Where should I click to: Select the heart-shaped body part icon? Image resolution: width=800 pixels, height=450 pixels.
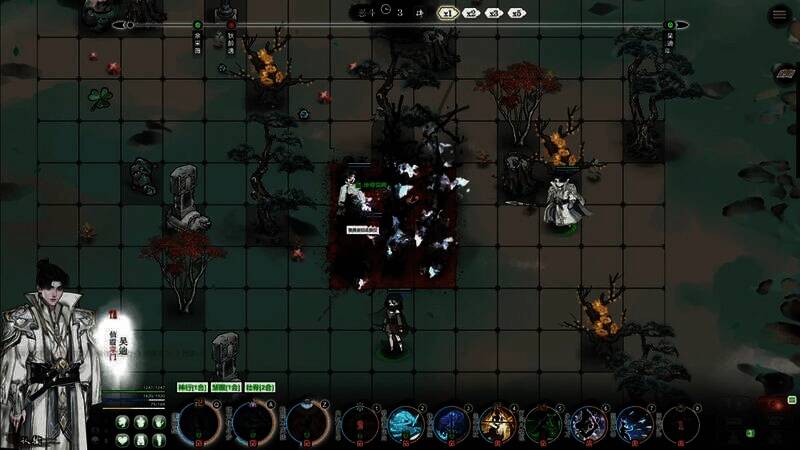click(x=123, y=439)
